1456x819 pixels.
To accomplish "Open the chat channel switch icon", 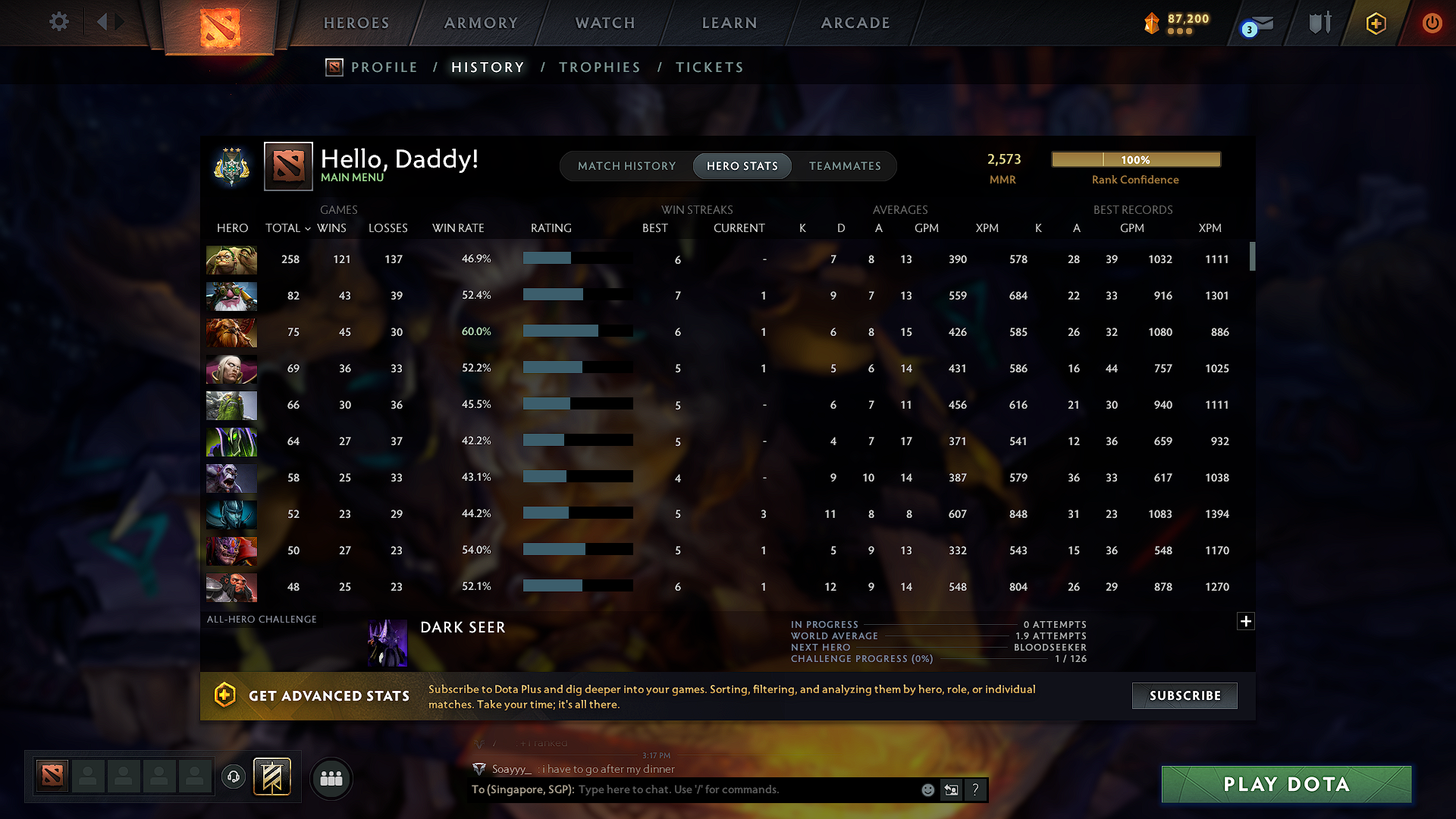I will 952,789.
